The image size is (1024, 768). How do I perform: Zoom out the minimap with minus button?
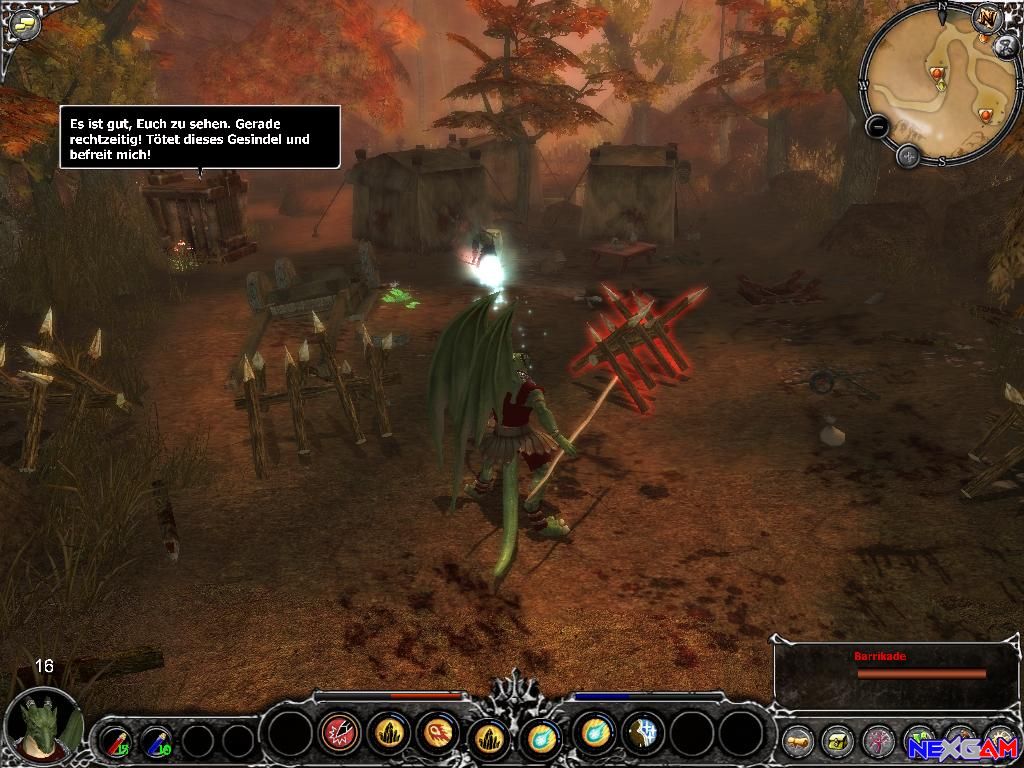877,127
